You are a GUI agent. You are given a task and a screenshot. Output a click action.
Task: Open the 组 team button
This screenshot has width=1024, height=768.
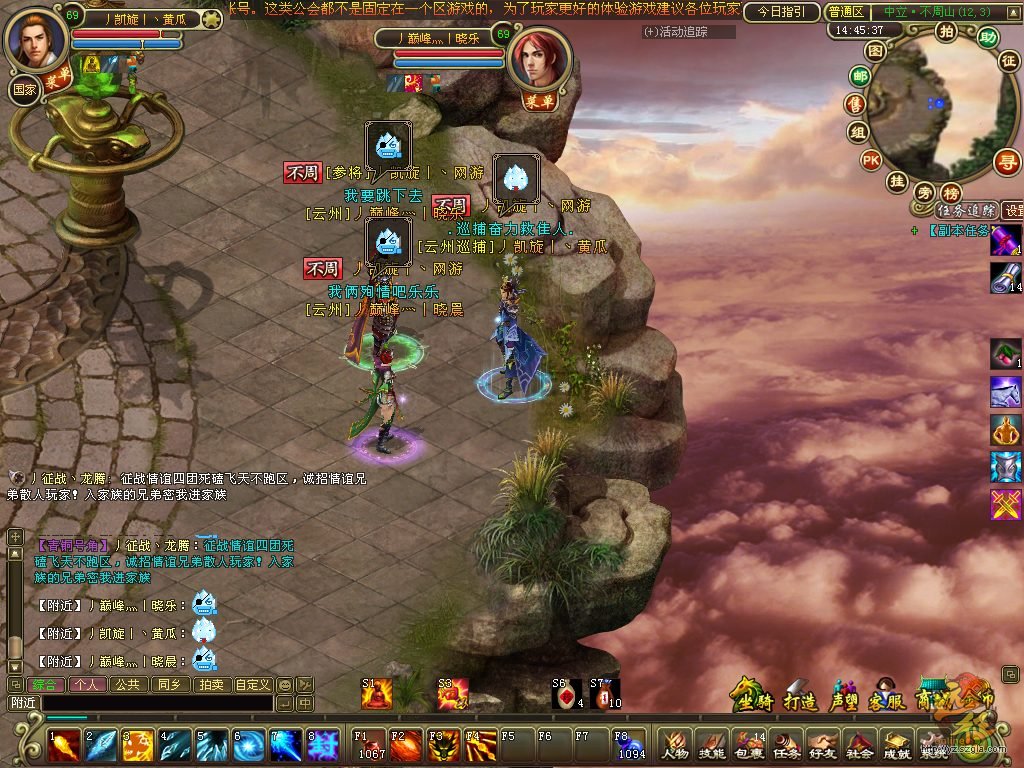point(858,132)
